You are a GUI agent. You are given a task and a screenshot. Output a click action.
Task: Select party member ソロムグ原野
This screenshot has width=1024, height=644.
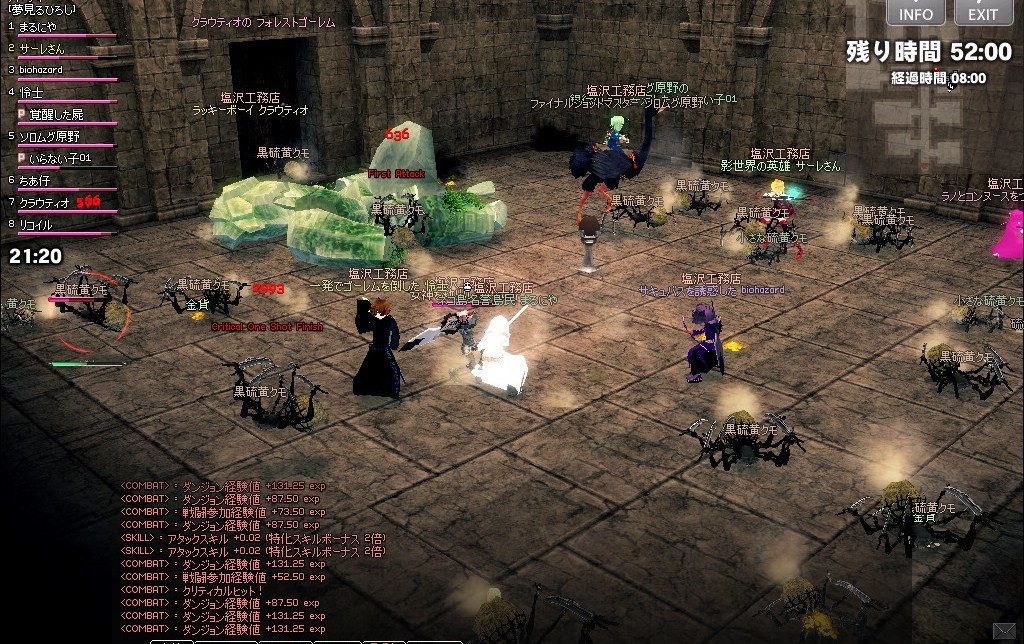point(49,136)
